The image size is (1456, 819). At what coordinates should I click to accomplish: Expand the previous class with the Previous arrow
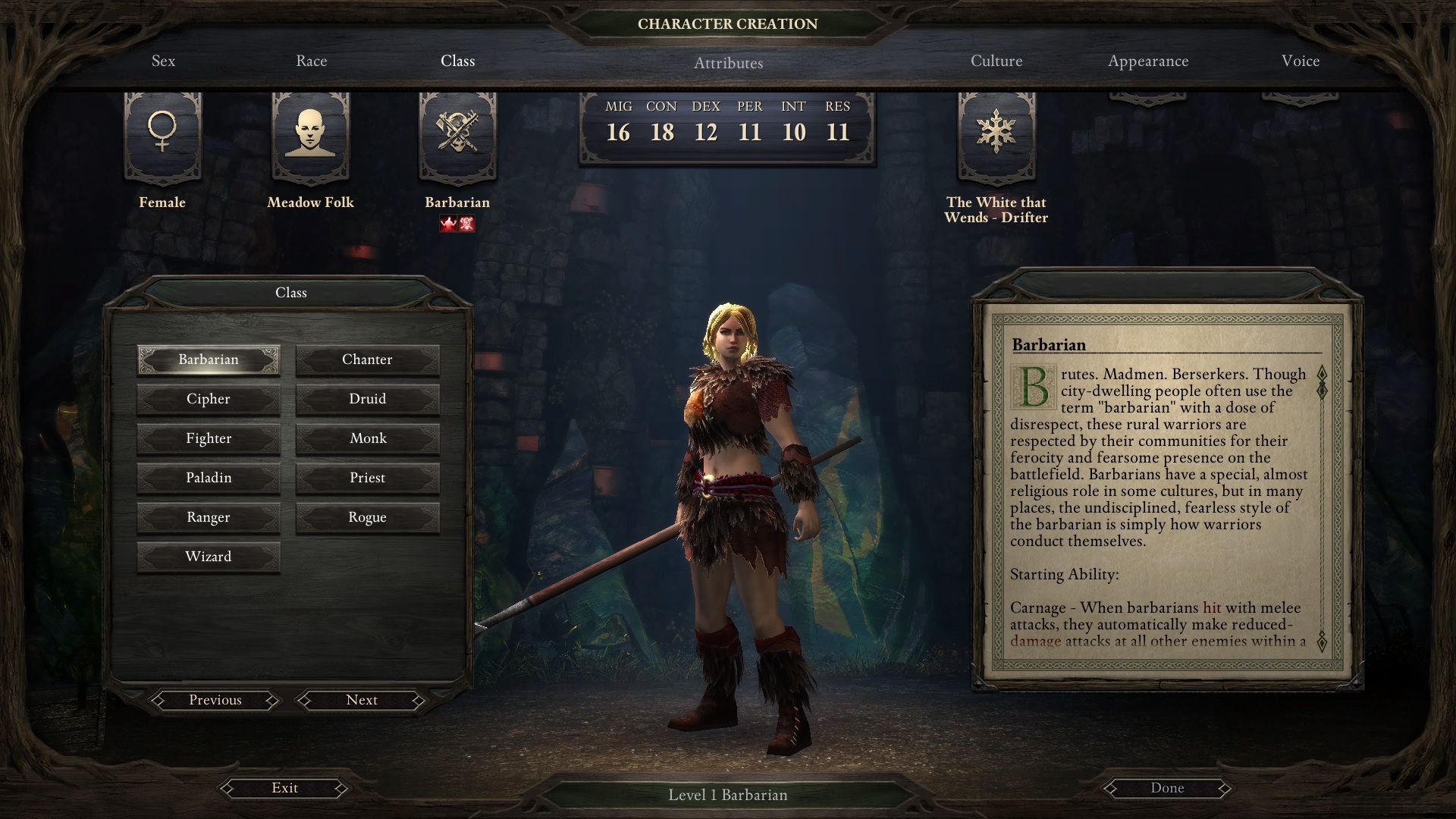pyautogui.click(x=215, y=700)
